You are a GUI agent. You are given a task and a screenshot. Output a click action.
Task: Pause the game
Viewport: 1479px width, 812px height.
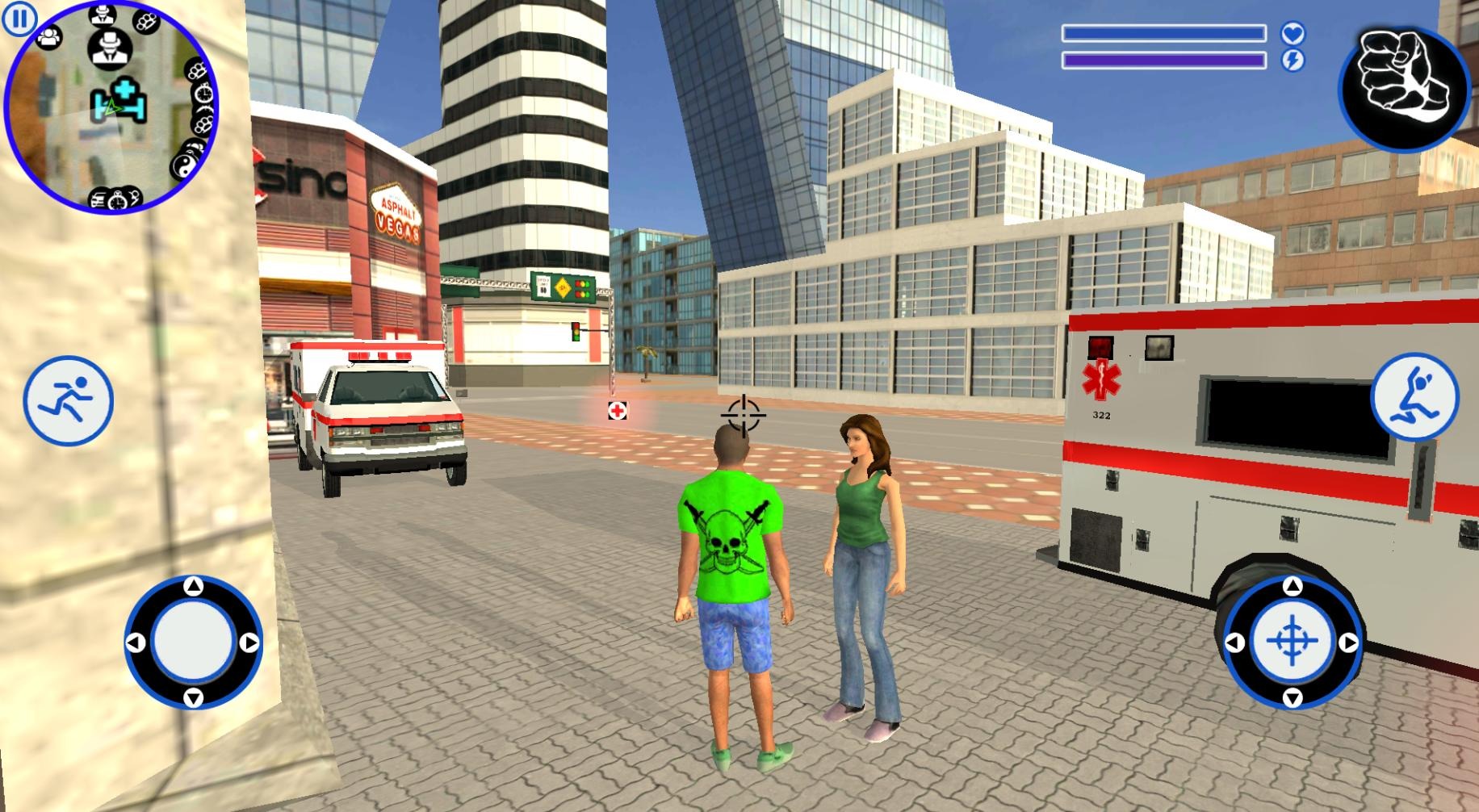point(19,19)
